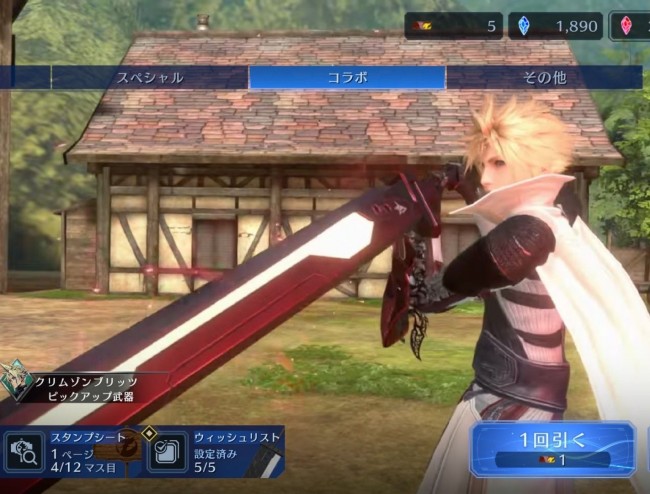
Task: Switch to the スペシャル tab
Action: 150,77
